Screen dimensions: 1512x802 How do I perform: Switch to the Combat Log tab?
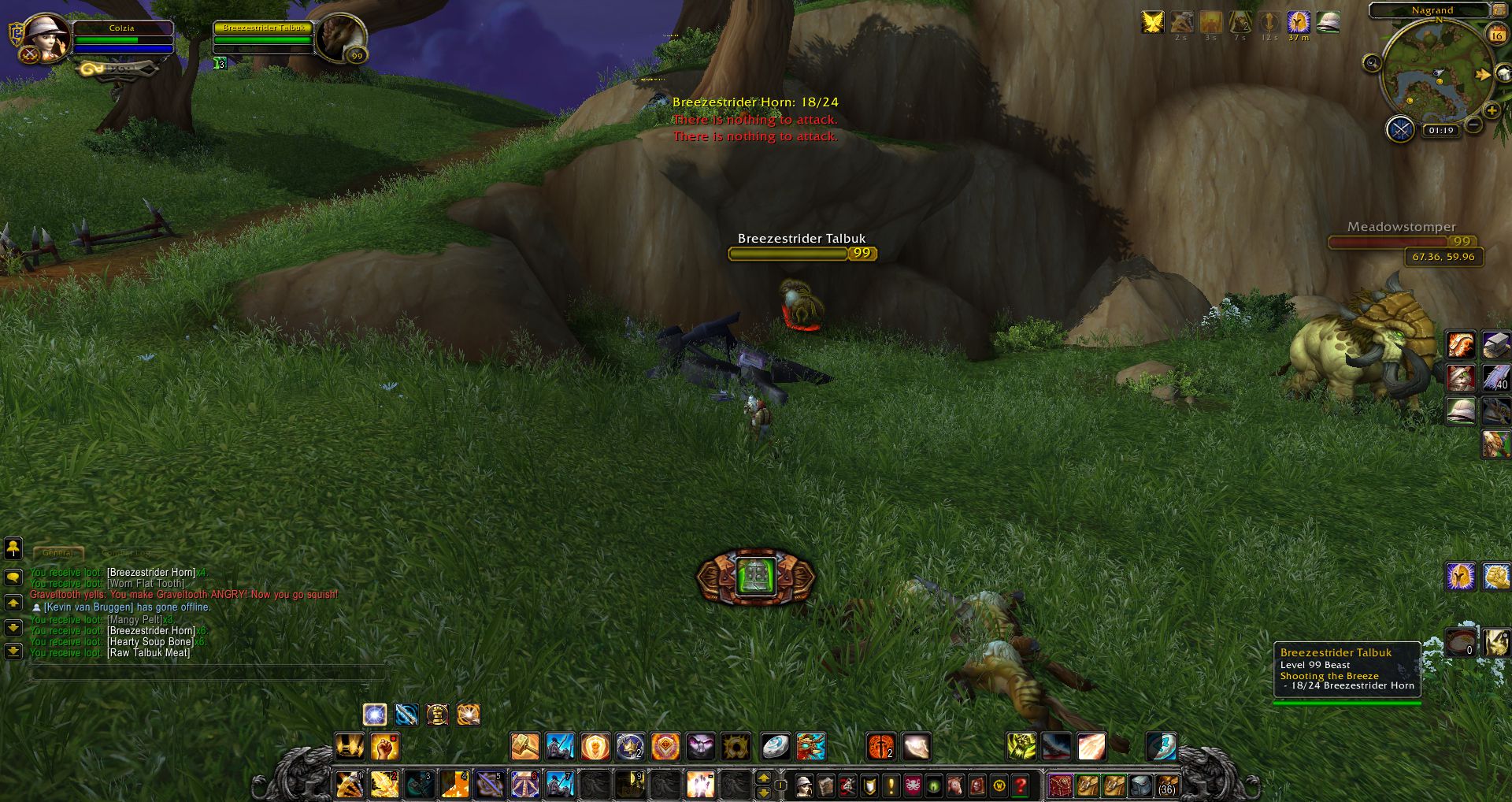[126, 553]
